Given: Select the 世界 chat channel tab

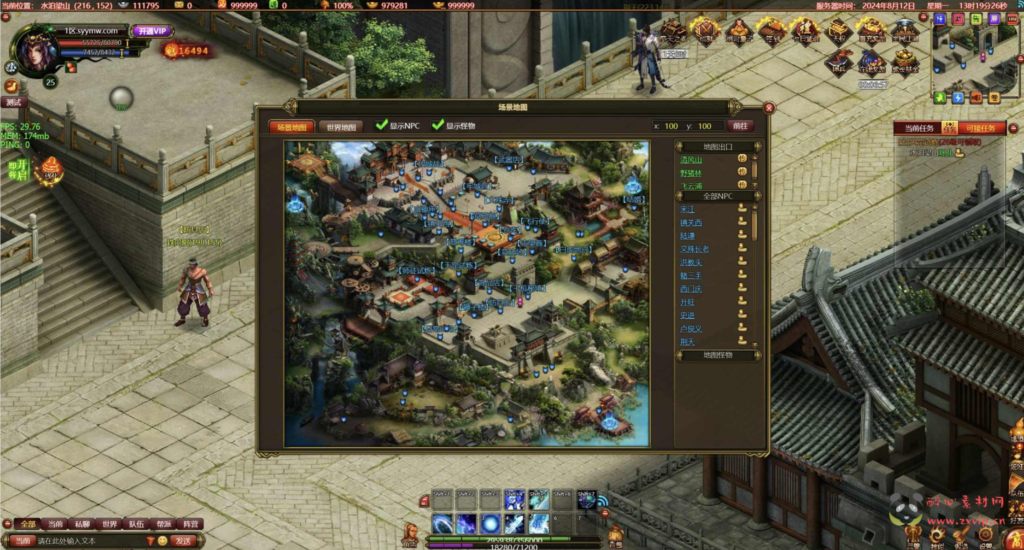Looking at the screenshot, I should point(109,524).
